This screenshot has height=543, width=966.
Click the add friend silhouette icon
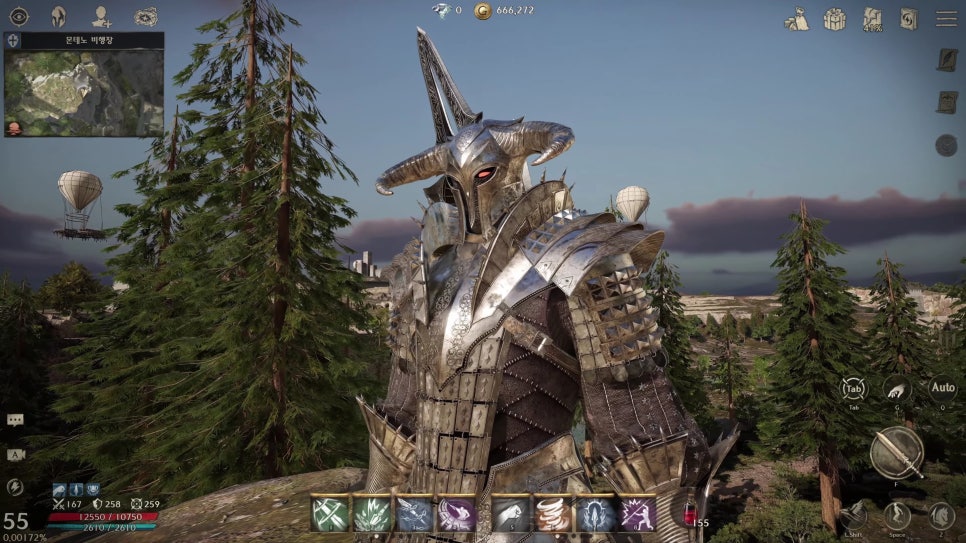[102, 16]
